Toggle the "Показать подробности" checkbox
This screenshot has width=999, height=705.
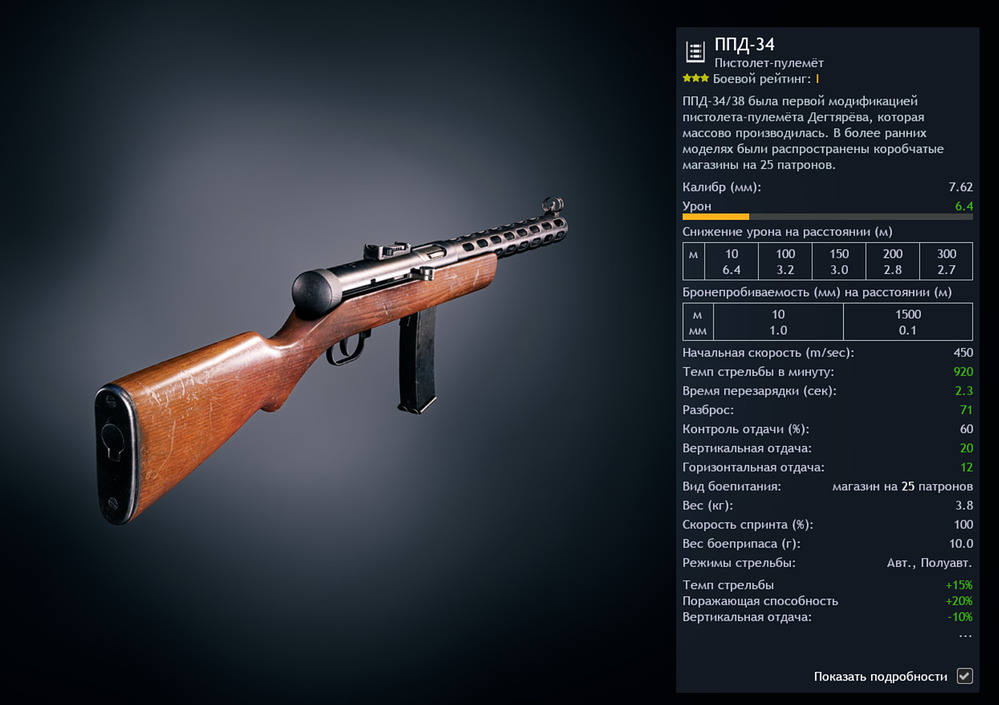pyautogui.click(x=964, y=676)
